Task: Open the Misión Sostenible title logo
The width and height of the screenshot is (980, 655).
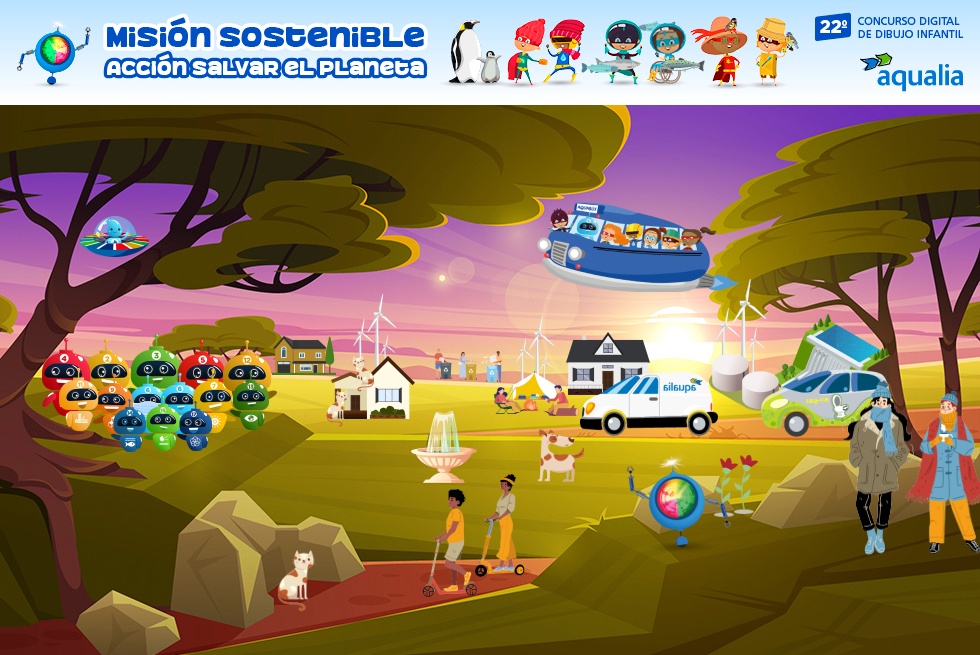Action: [x=265, y=51]
